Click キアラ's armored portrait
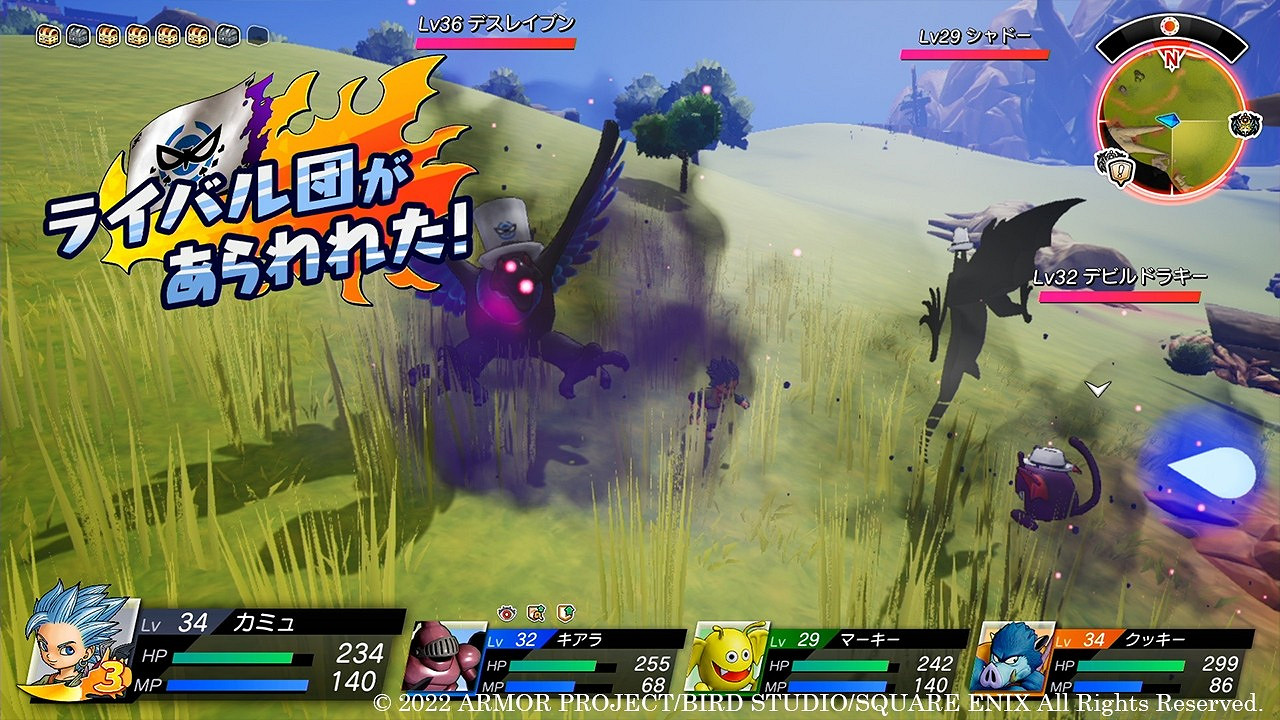Image resolution: width=1280 pixels, height=720 pixels. tap(445, 655)
